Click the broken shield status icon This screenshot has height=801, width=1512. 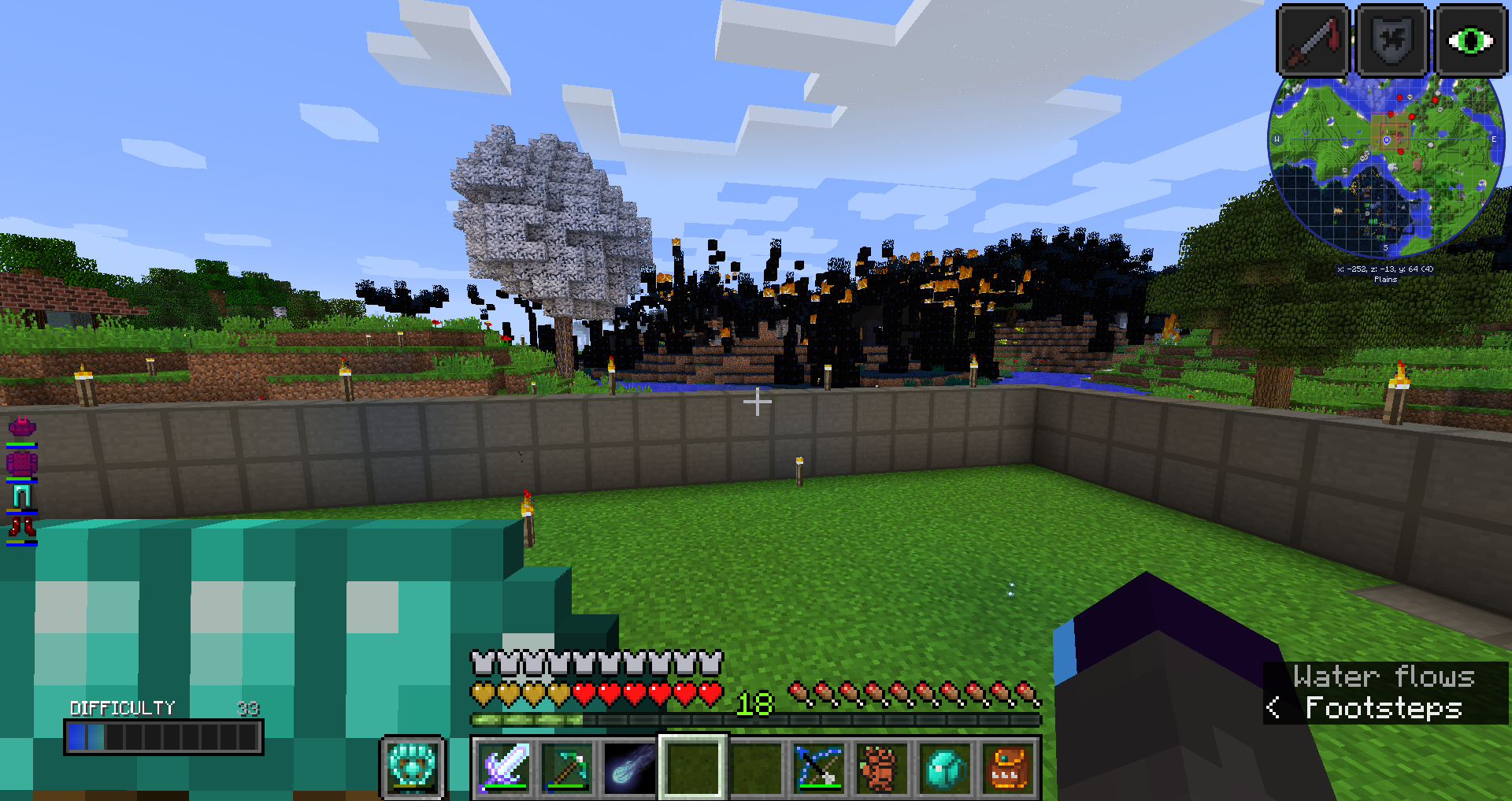1392,40
